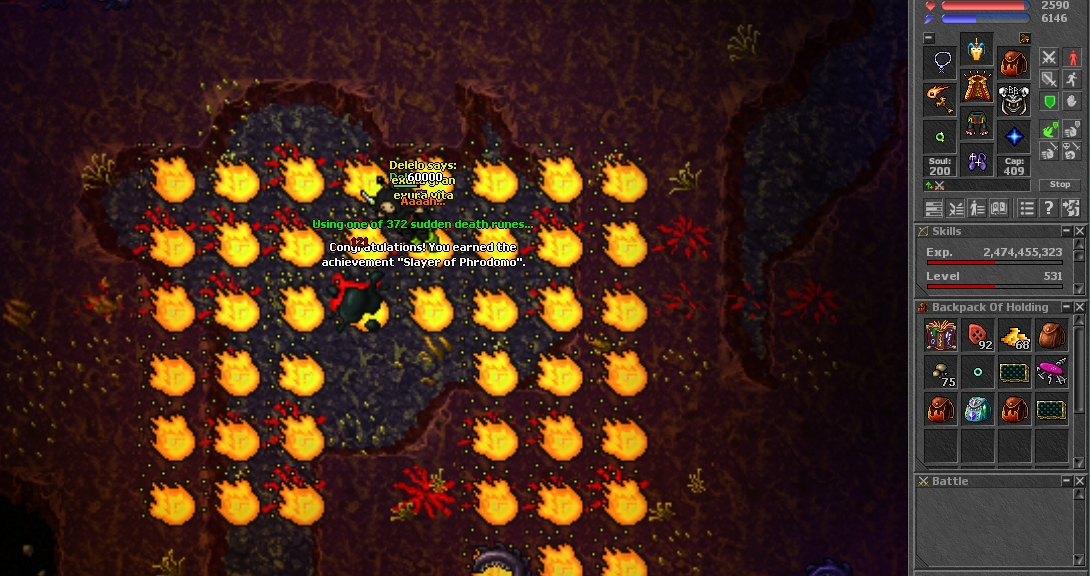Close the Battle panel
This screenshot has height=576, width=1090.
1079,481
